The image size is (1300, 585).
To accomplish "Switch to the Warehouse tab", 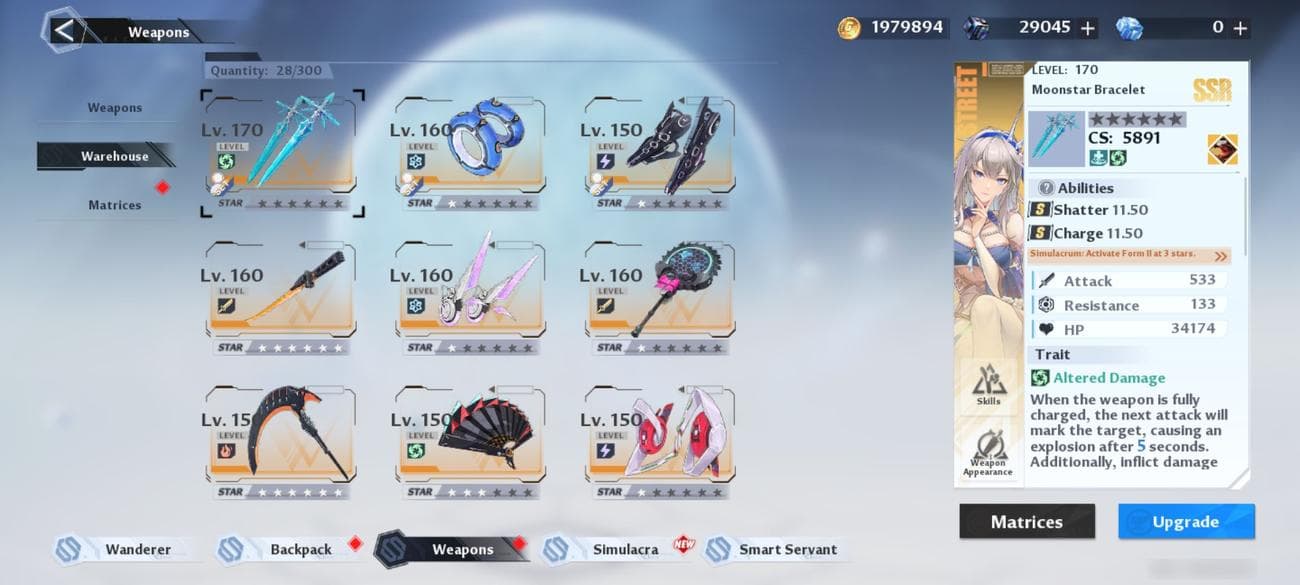I will (x=114, y=156).
